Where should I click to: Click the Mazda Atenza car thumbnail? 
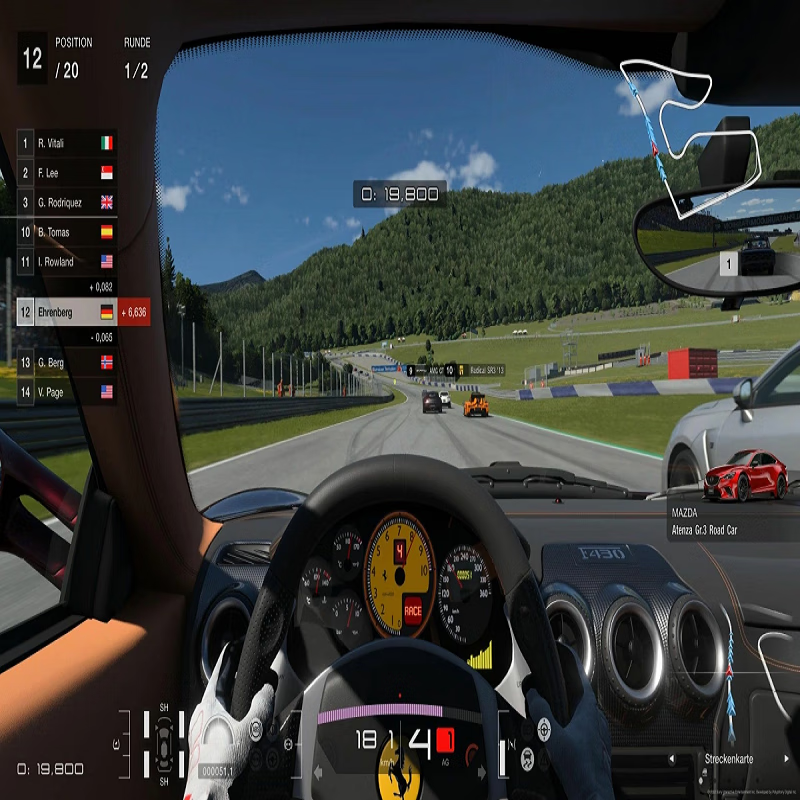[x=745, y=476]
